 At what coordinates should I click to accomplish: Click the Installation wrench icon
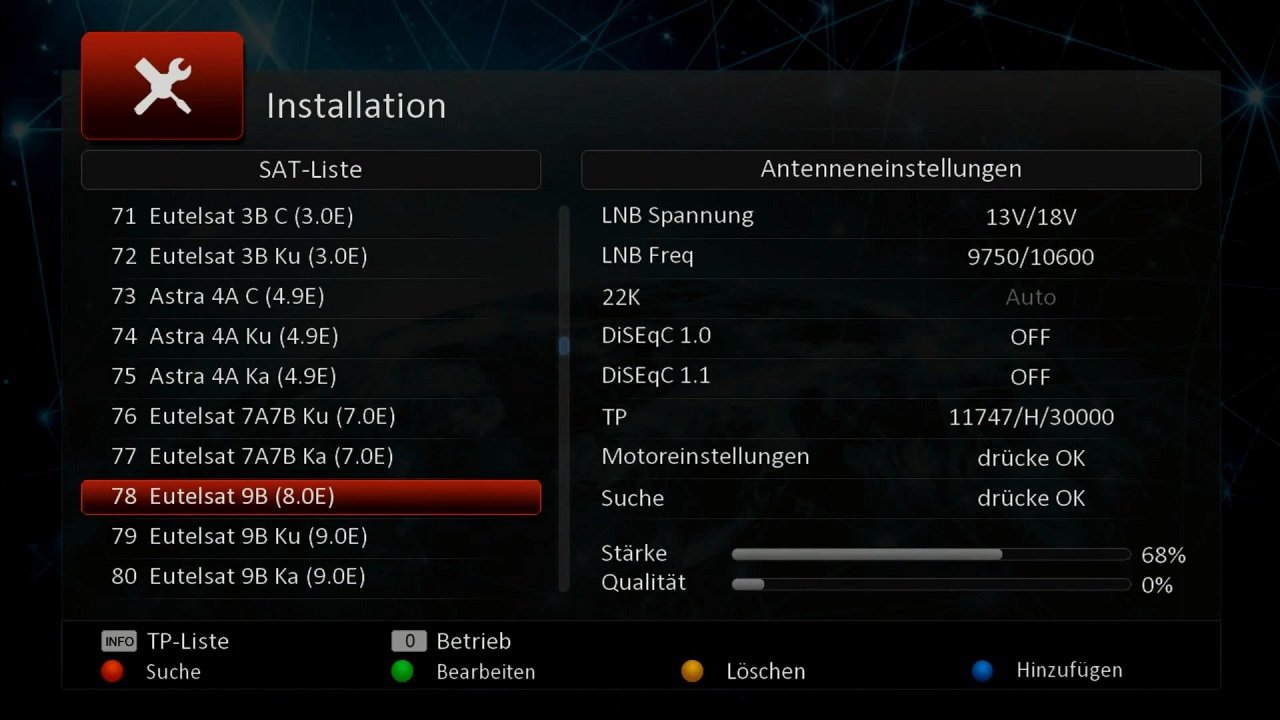pyautogui.click(x=161, y=85)
